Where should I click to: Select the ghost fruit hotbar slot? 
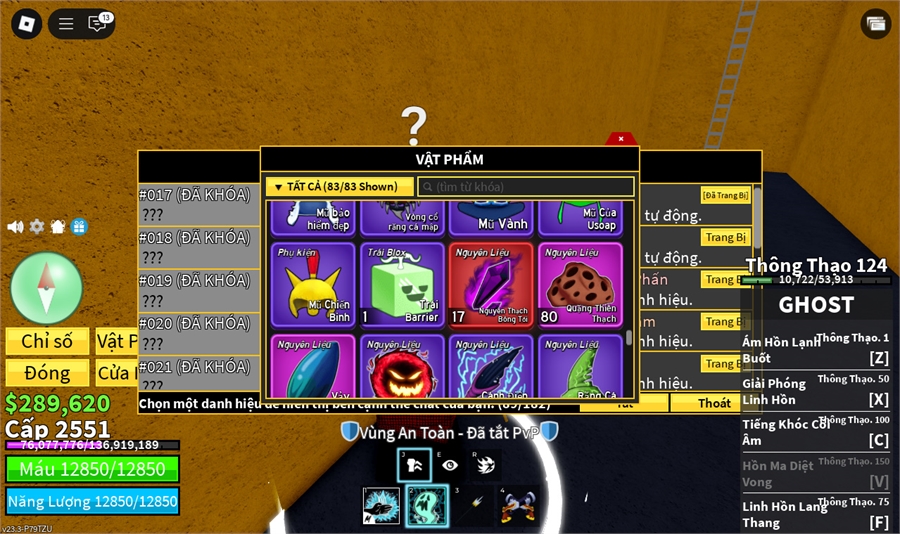[426, 506]
